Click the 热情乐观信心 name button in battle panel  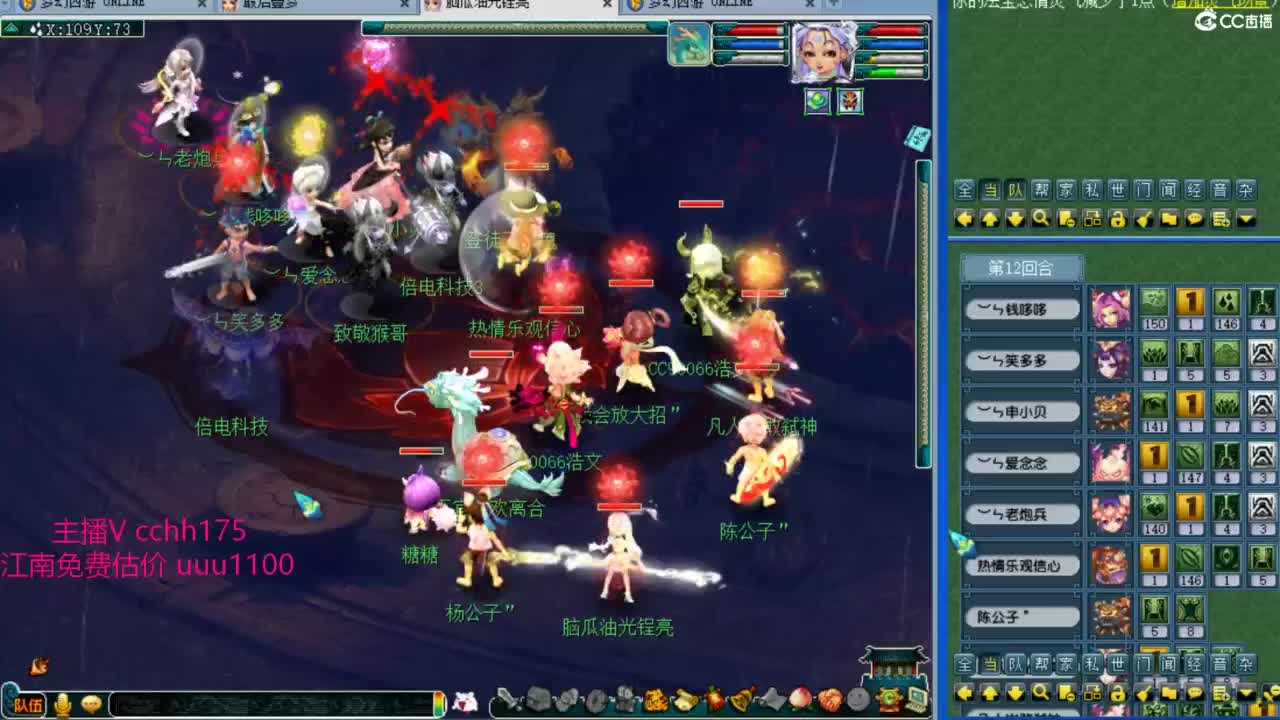(x=1024, y=565)
